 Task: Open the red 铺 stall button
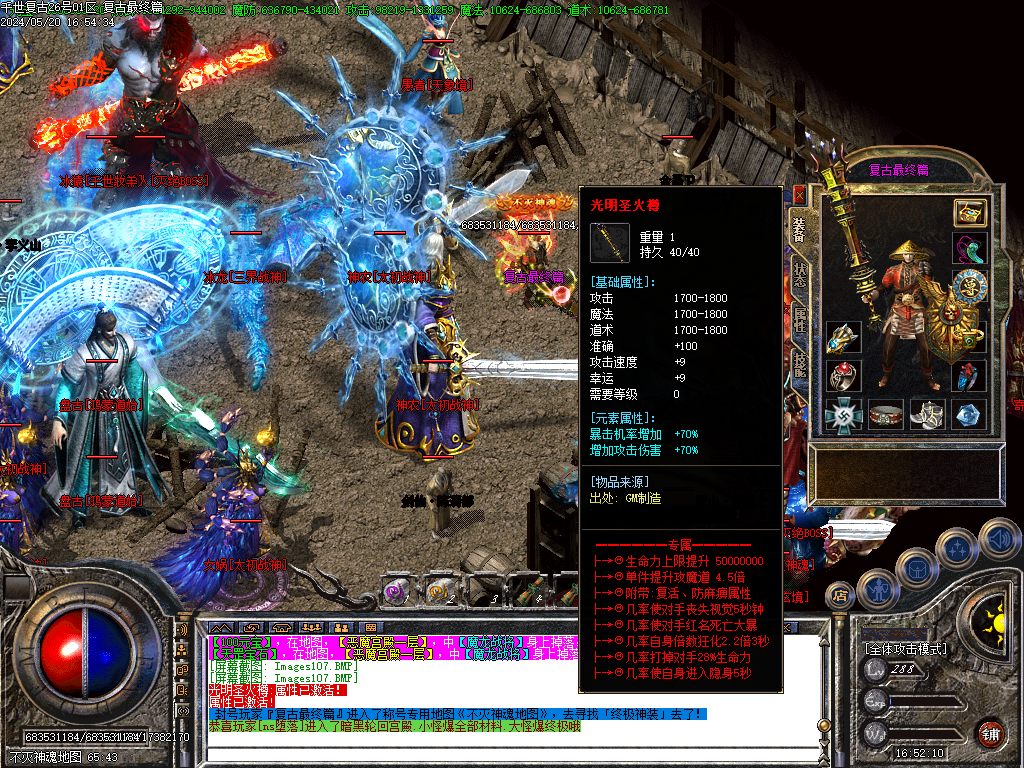[x=991, y=733]
